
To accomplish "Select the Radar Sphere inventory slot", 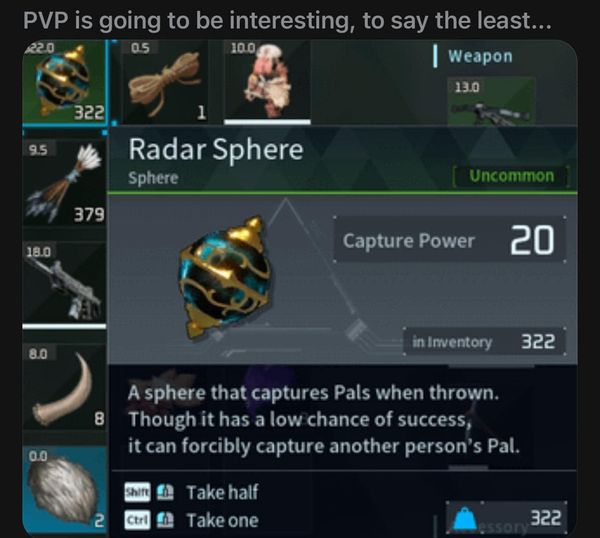I will point(64,83).
